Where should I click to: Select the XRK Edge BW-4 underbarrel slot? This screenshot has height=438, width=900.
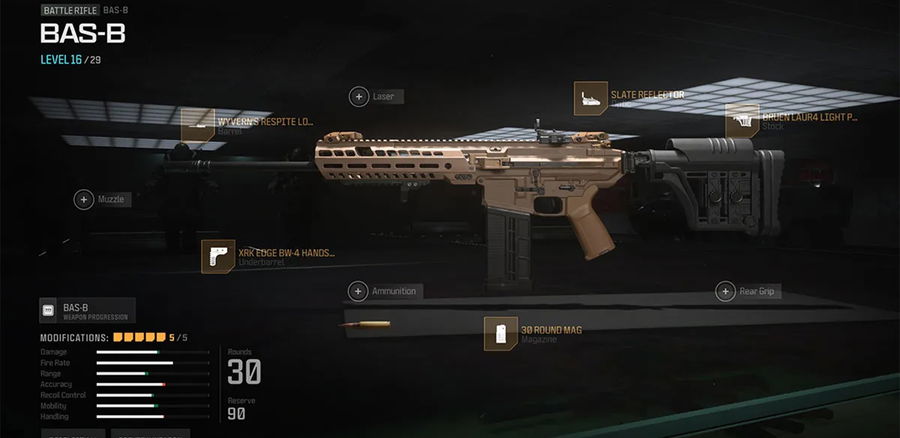[218, 256]
